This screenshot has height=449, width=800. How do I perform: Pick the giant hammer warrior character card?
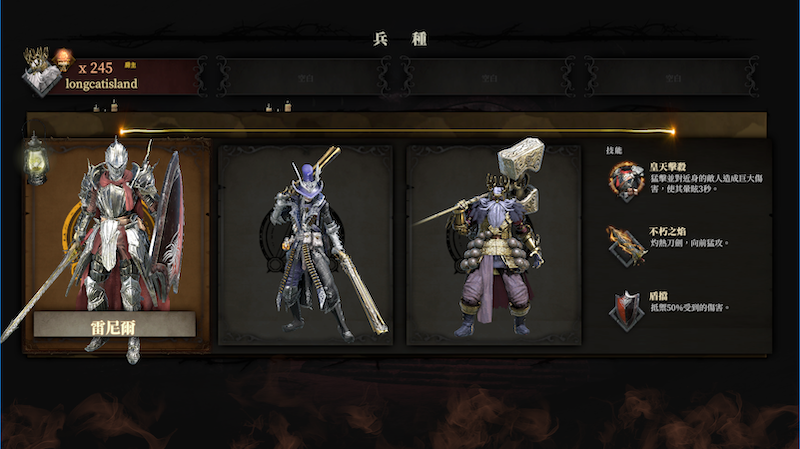493,245
